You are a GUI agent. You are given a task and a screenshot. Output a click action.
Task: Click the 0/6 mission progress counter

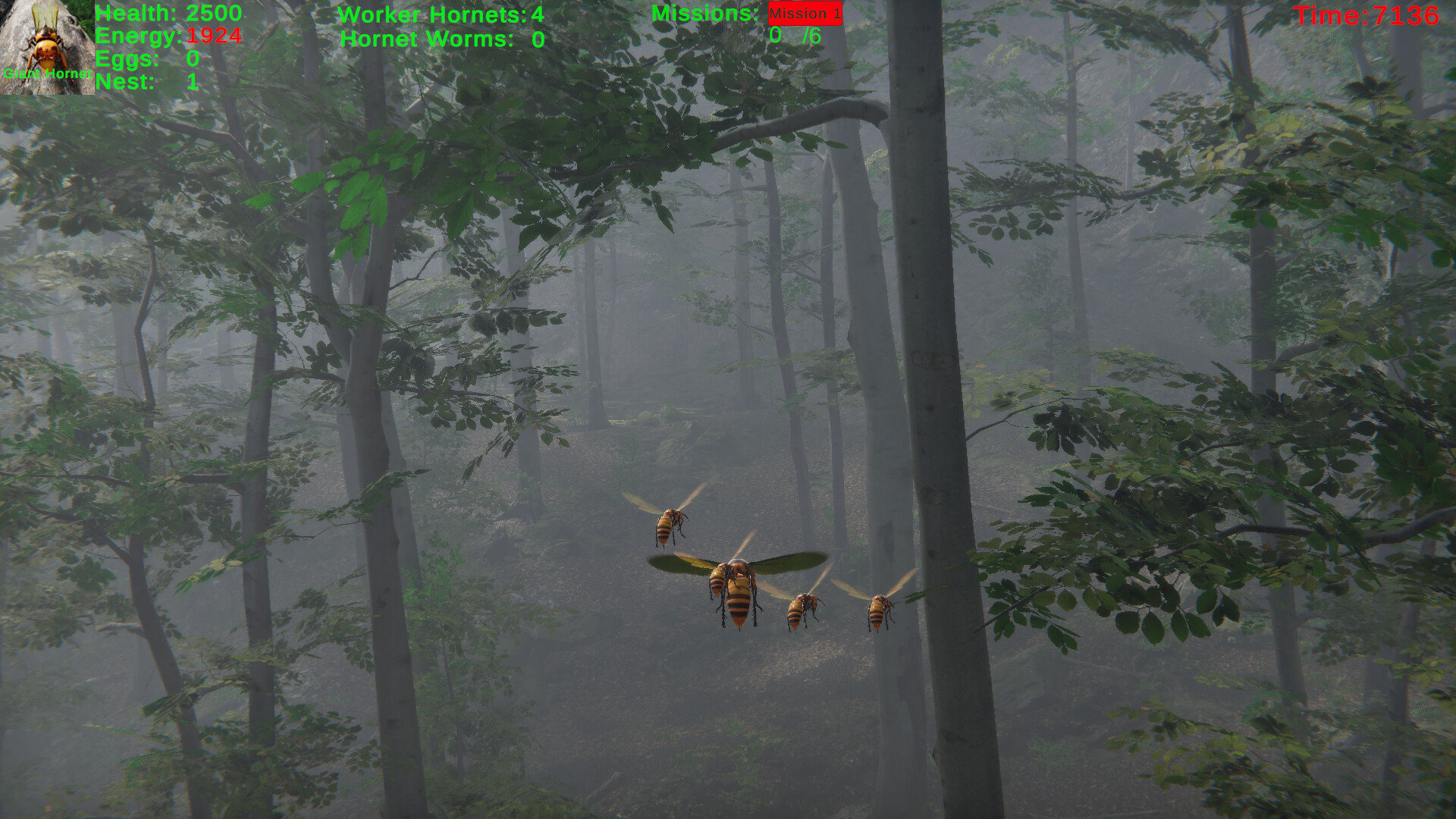point(795,34)
